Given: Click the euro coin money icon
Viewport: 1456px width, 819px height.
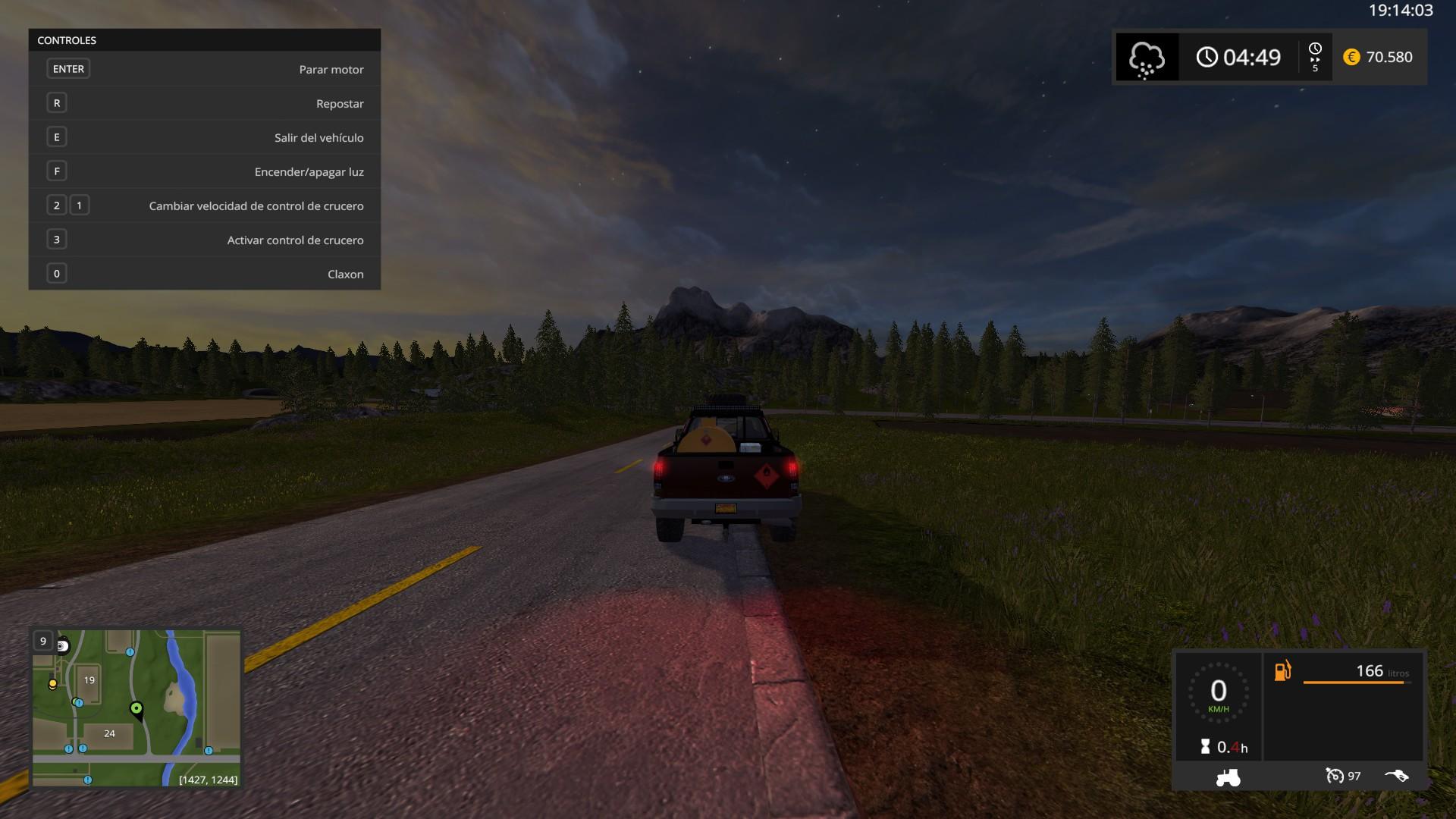Looking at the screenshot, I should click(1351, 58).
